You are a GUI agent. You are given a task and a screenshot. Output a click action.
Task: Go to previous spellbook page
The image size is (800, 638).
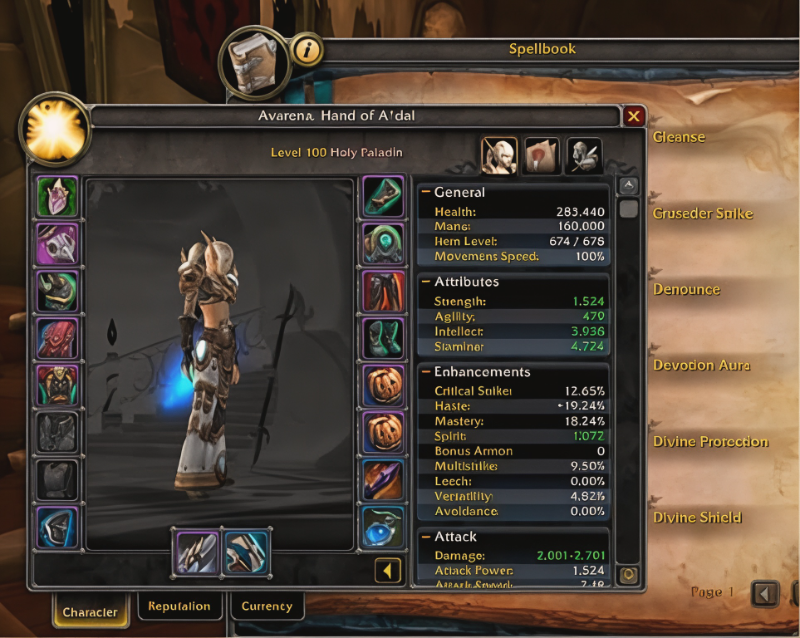(765, 594)
